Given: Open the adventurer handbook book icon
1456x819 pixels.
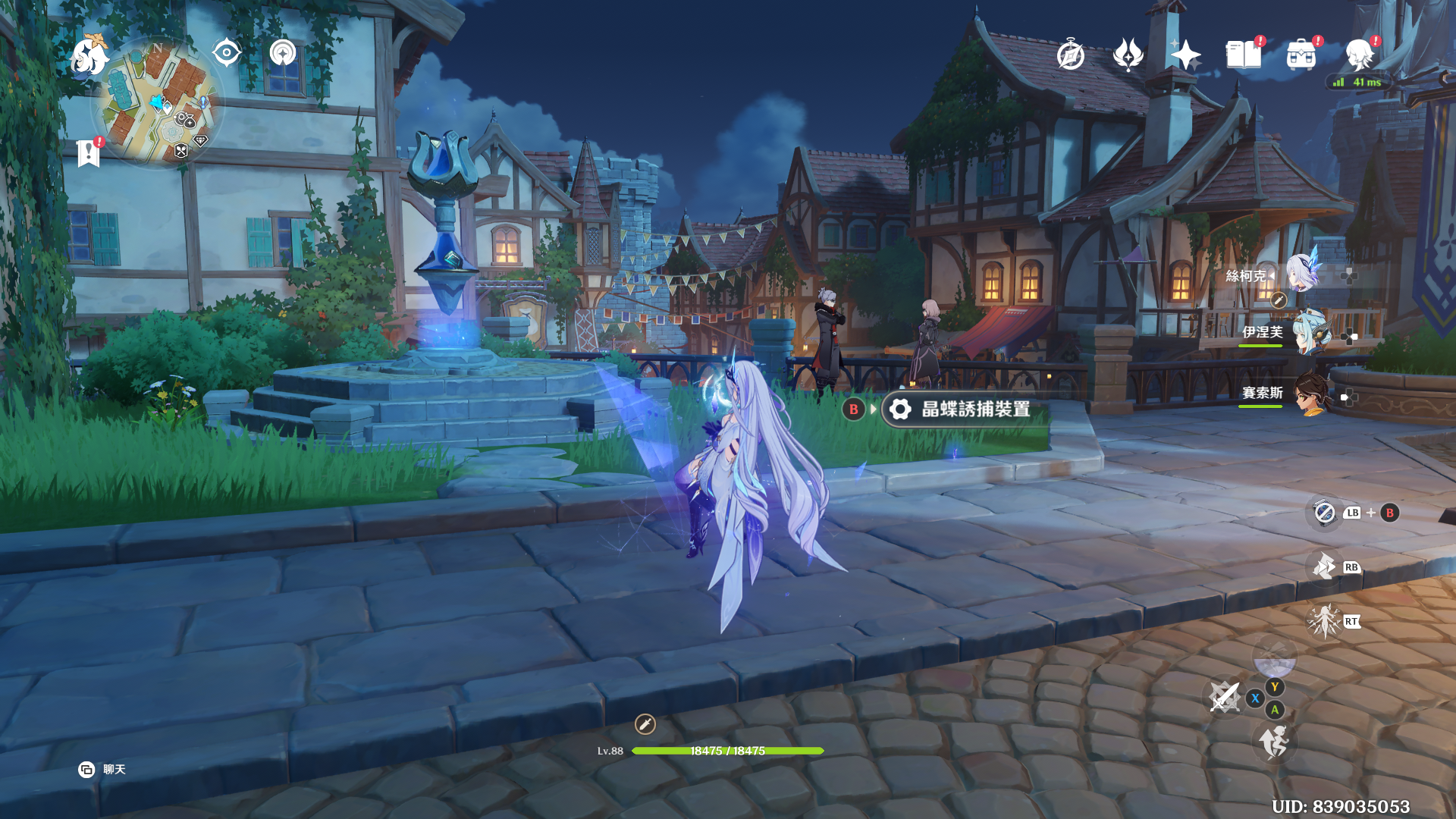Looking at the screenshot, I should (1243, 55).
